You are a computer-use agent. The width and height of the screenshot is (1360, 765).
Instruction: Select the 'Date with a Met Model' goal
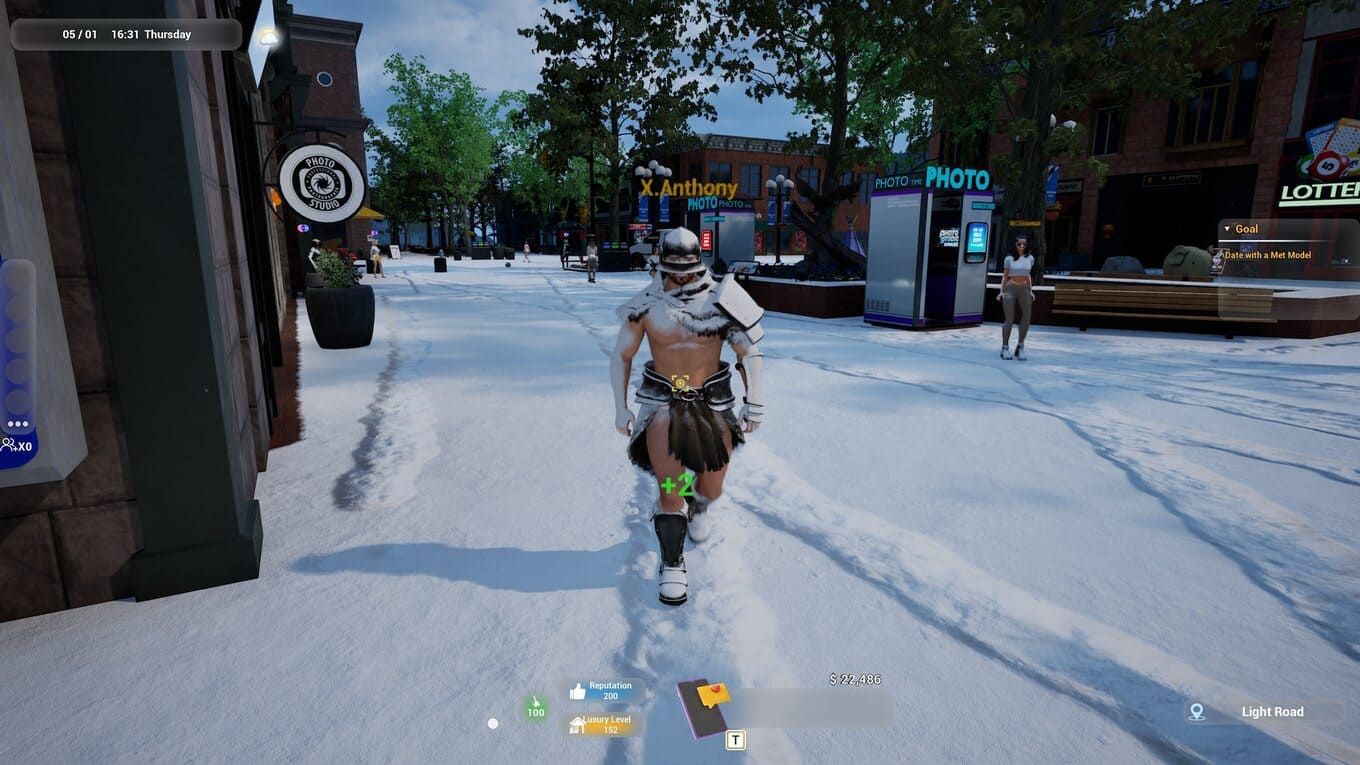(1281, 255)
